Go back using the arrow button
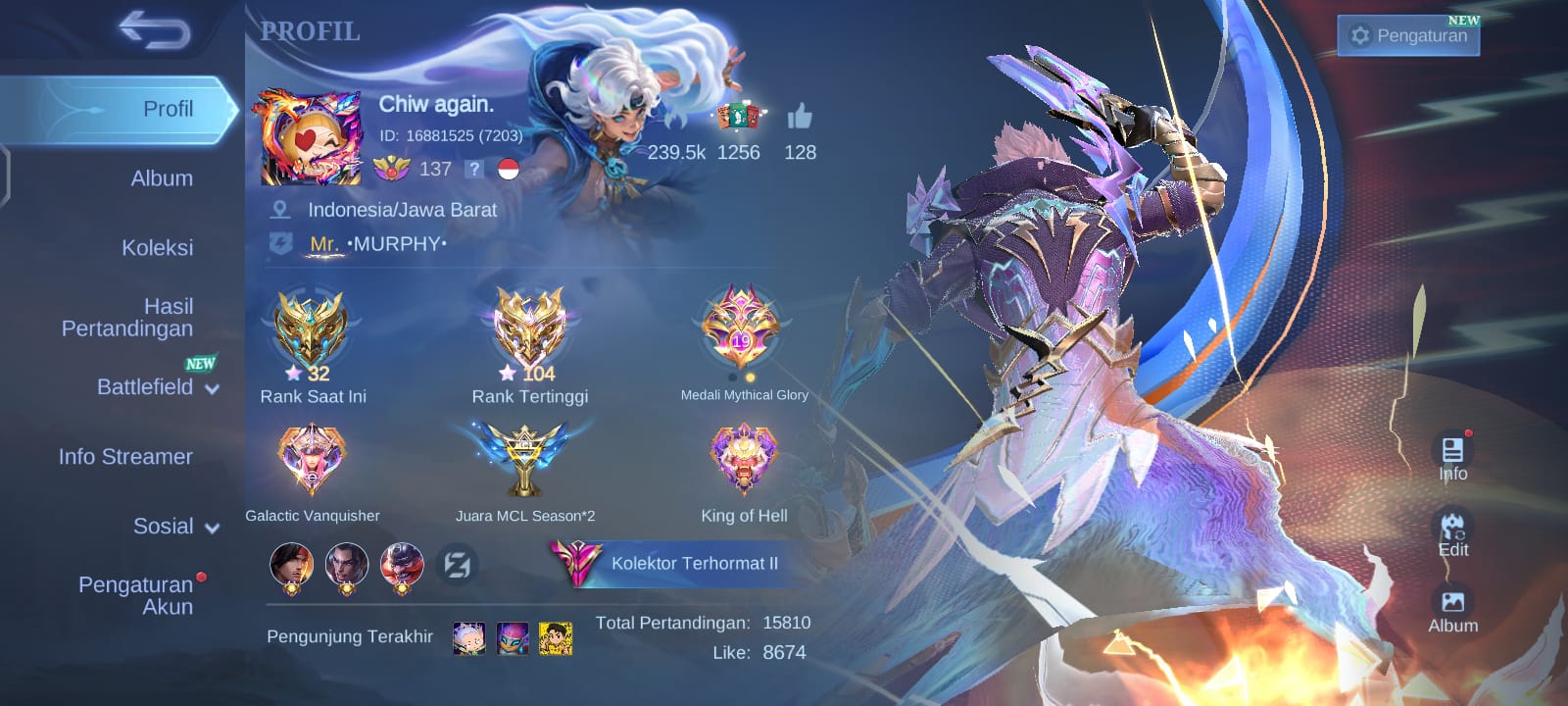This screenshot has width=1568, height=706. [x=154, y=30]
